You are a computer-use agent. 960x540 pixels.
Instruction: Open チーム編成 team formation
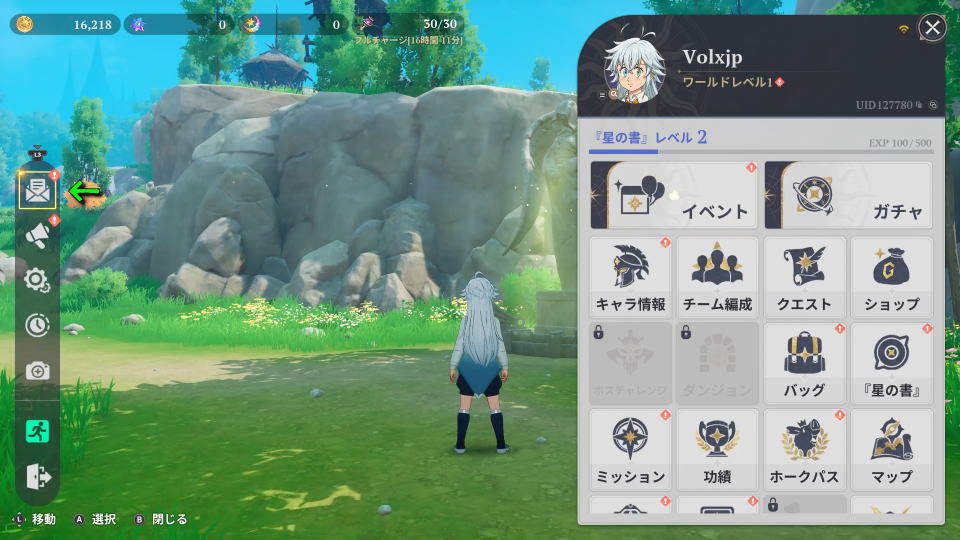pos(717,277)
